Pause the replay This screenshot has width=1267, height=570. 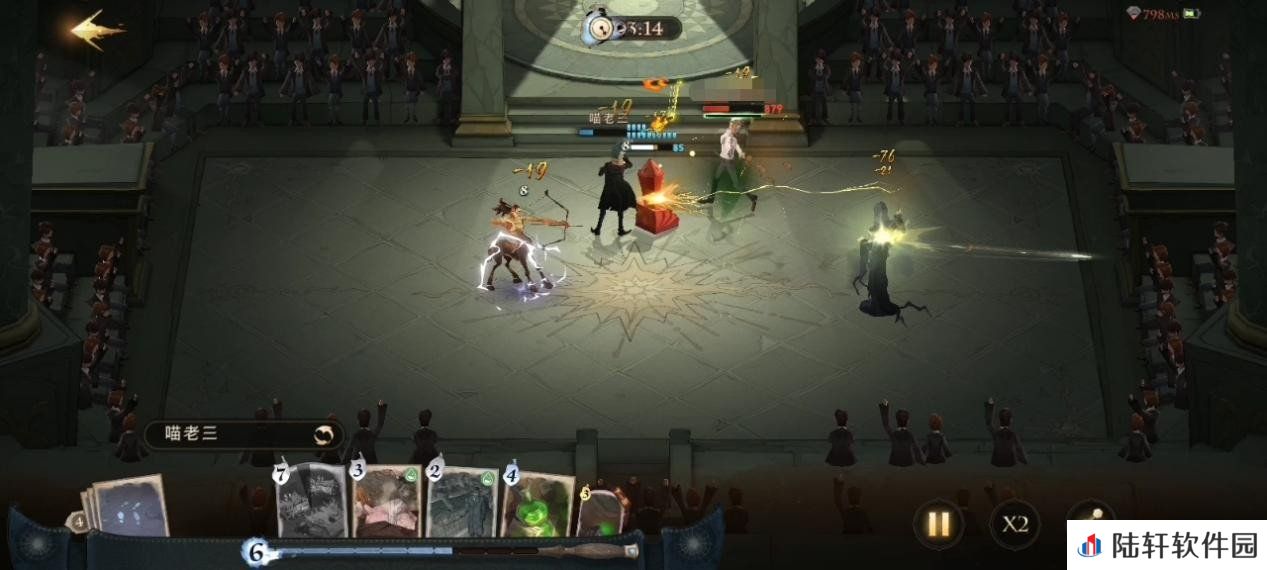[x=938, y=523]
